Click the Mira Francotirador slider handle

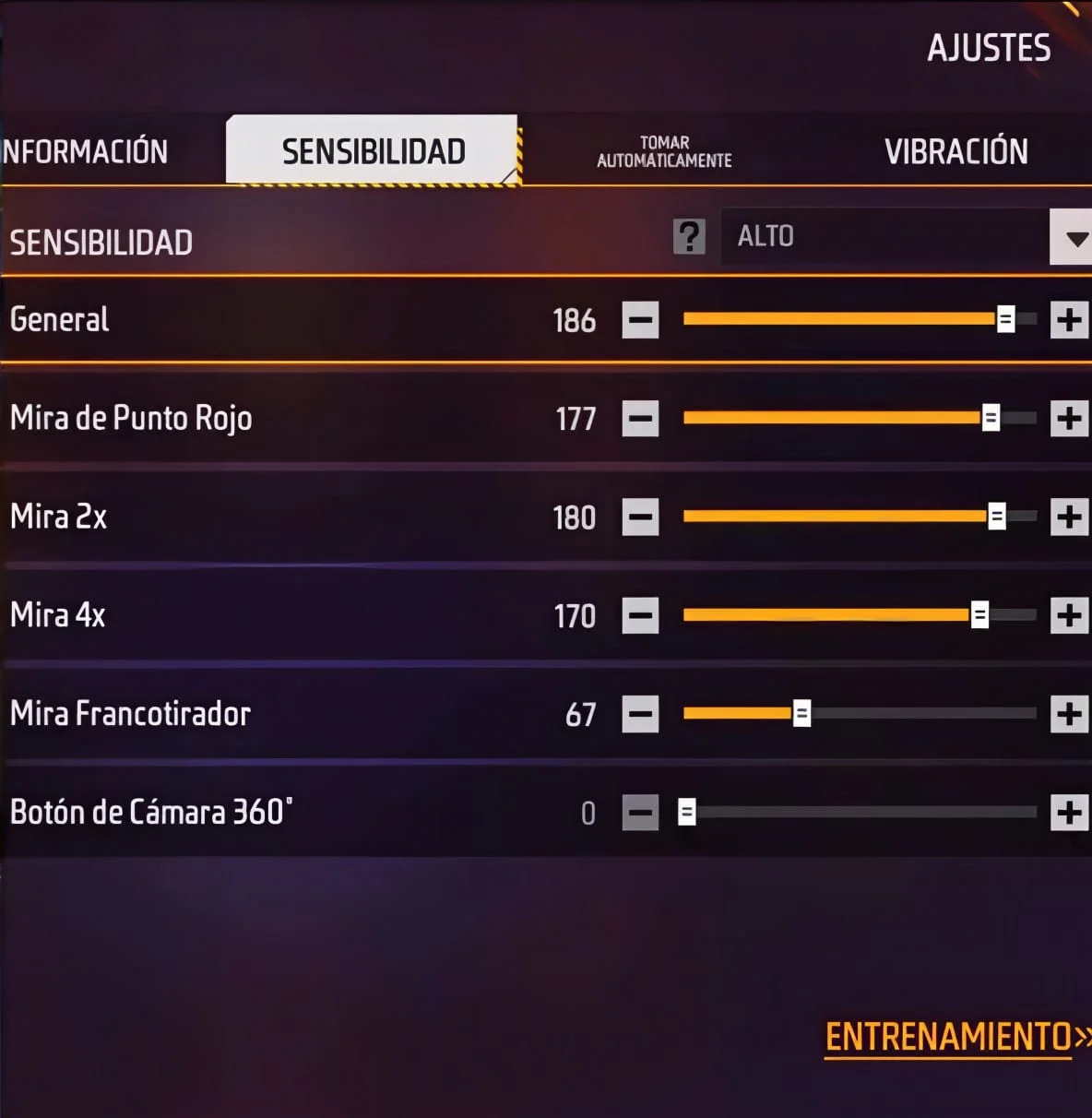801,713
